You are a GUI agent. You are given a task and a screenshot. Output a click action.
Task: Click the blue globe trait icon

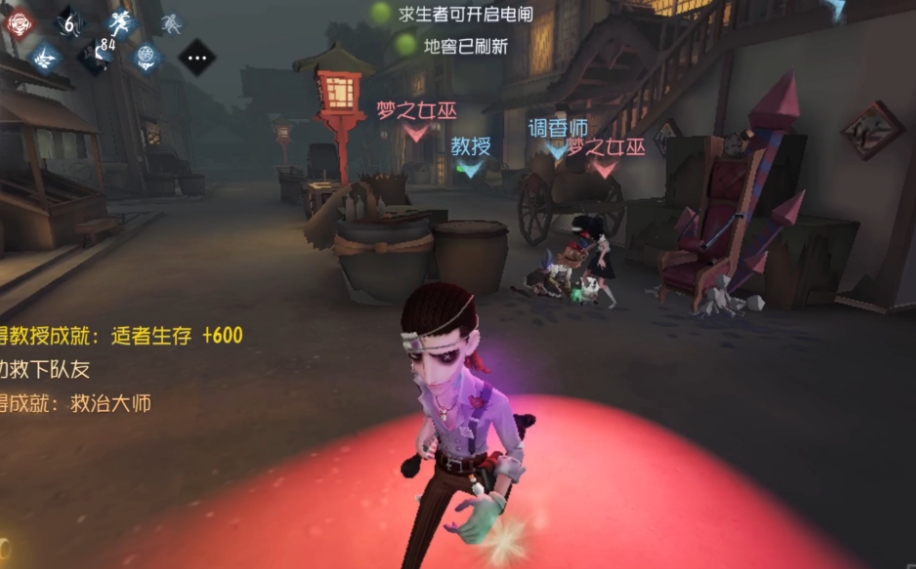click(x=147, y=57)
